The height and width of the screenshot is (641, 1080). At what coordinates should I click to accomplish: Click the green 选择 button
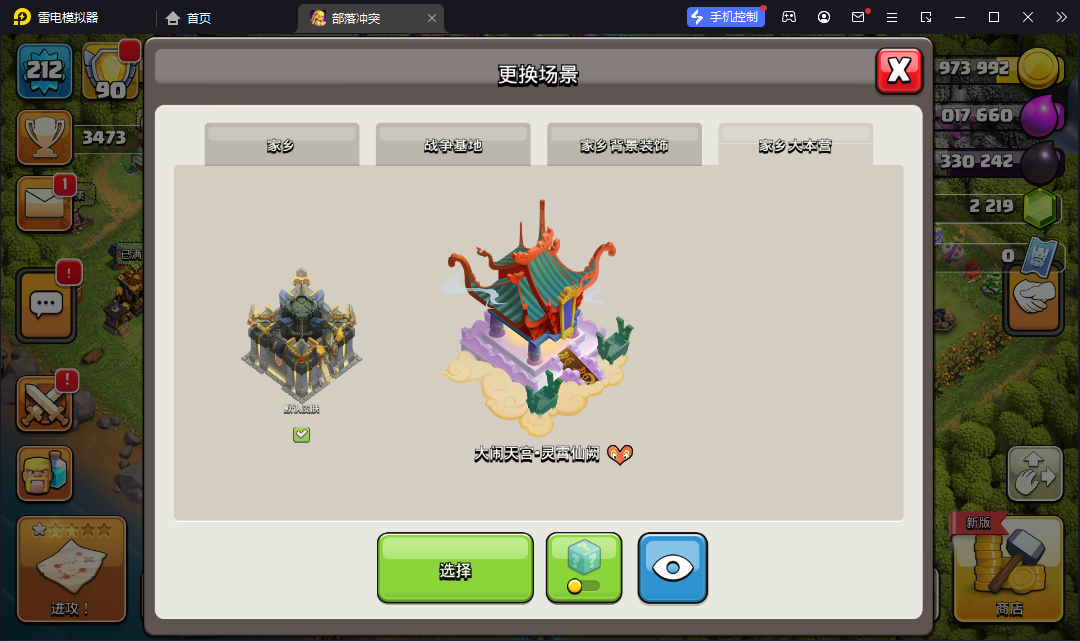455,568
